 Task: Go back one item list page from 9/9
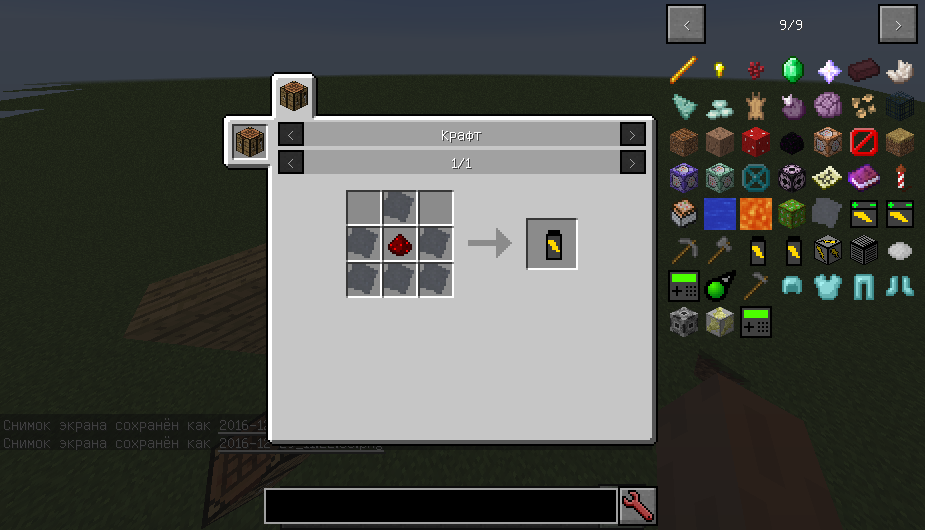(x=686, y=24)
